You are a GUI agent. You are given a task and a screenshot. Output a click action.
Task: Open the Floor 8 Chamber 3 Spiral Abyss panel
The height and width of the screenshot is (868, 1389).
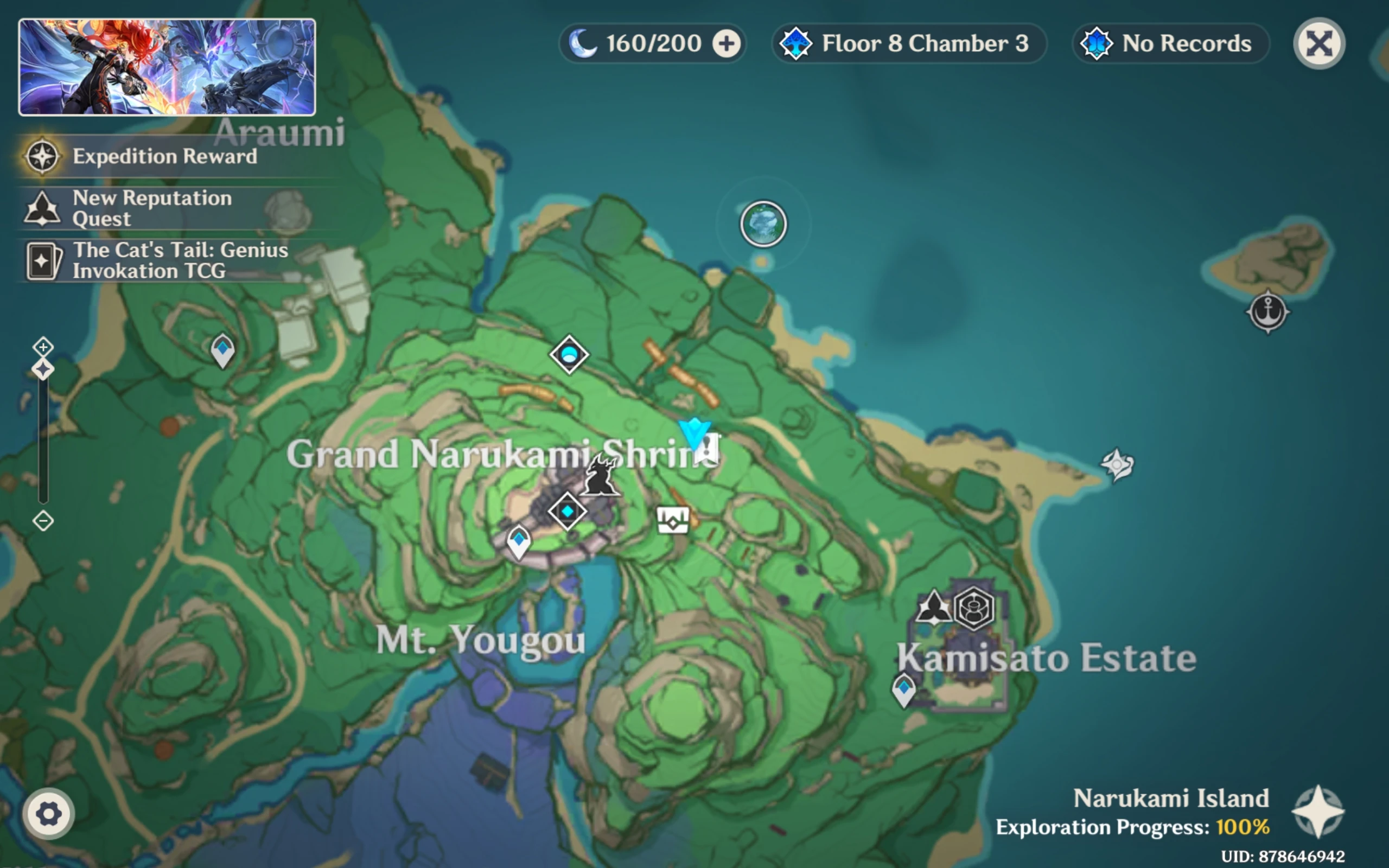click(x=909, y=43)
